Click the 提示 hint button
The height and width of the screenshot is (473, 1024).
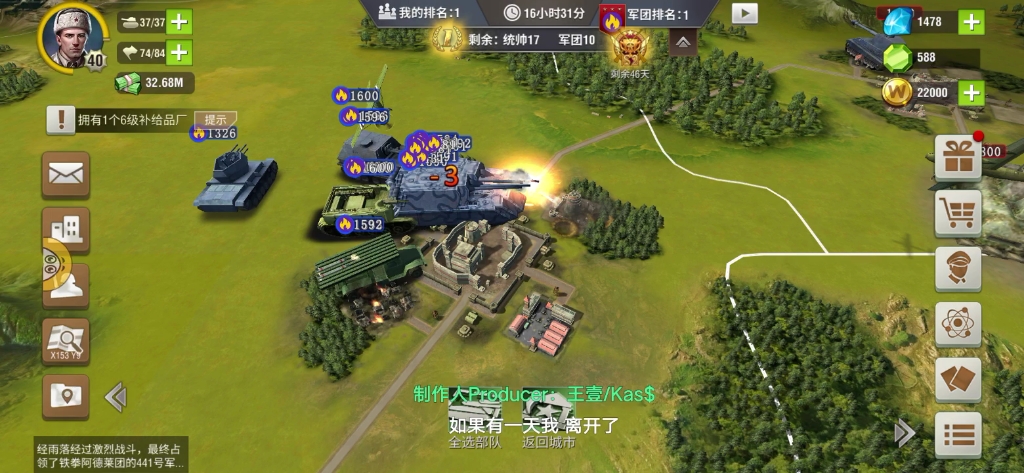(x=215, y=119)
